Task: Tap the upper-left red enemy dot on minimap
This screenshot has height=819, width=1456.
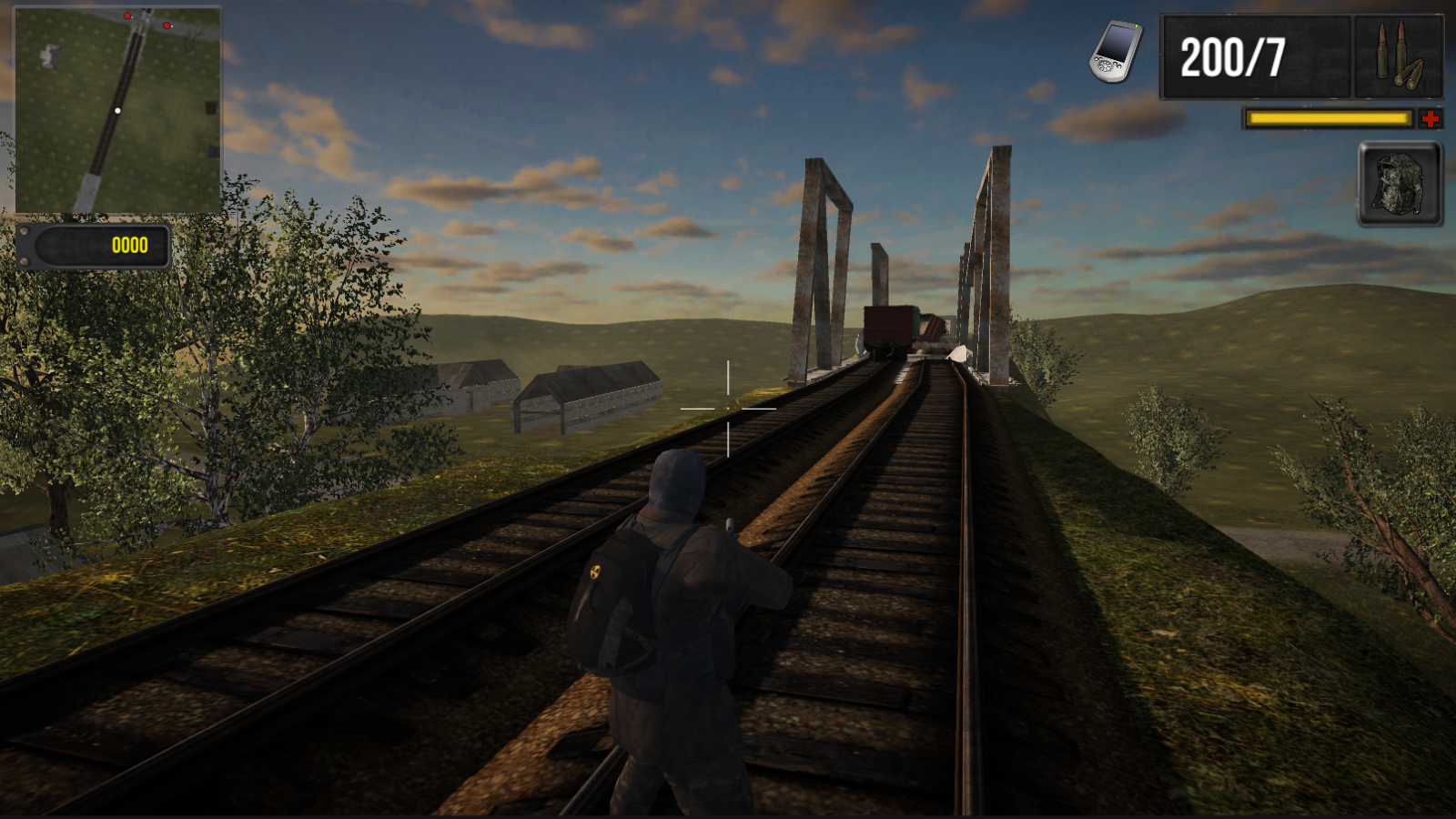Action: (127, 15)
